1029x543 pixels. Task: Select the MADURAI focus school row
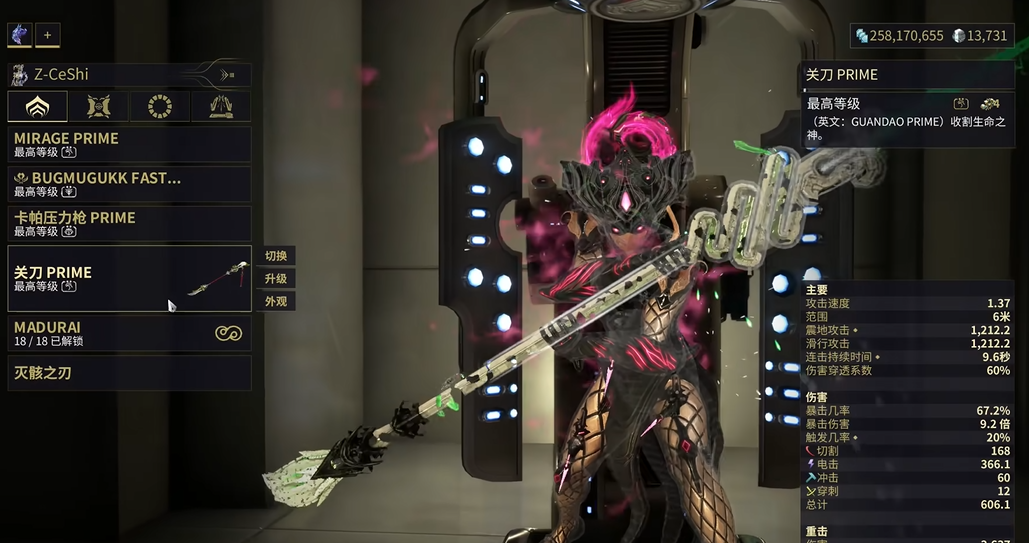pyautogui.click(x=129, y=333)
